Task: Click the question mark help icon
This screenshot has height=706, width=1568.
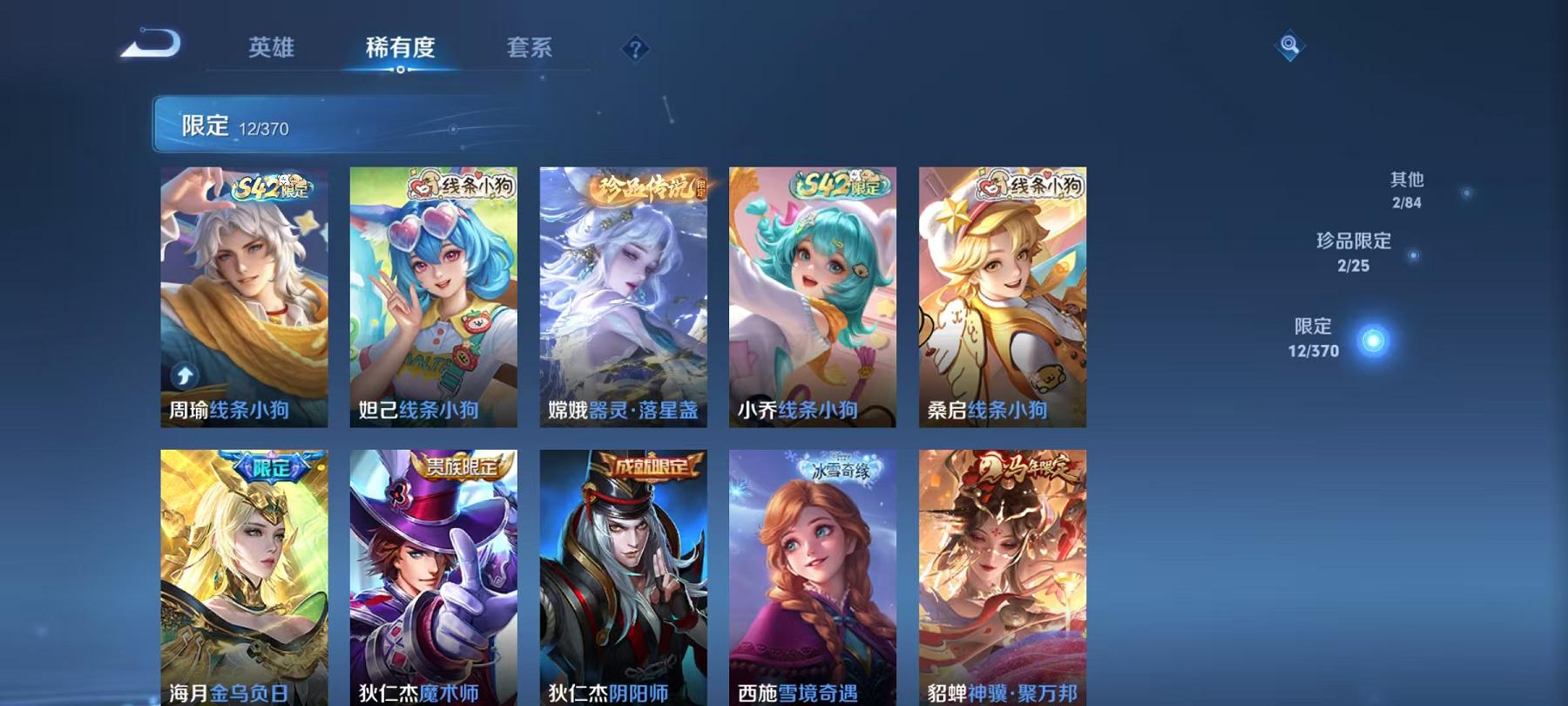Action: point(635,48)
